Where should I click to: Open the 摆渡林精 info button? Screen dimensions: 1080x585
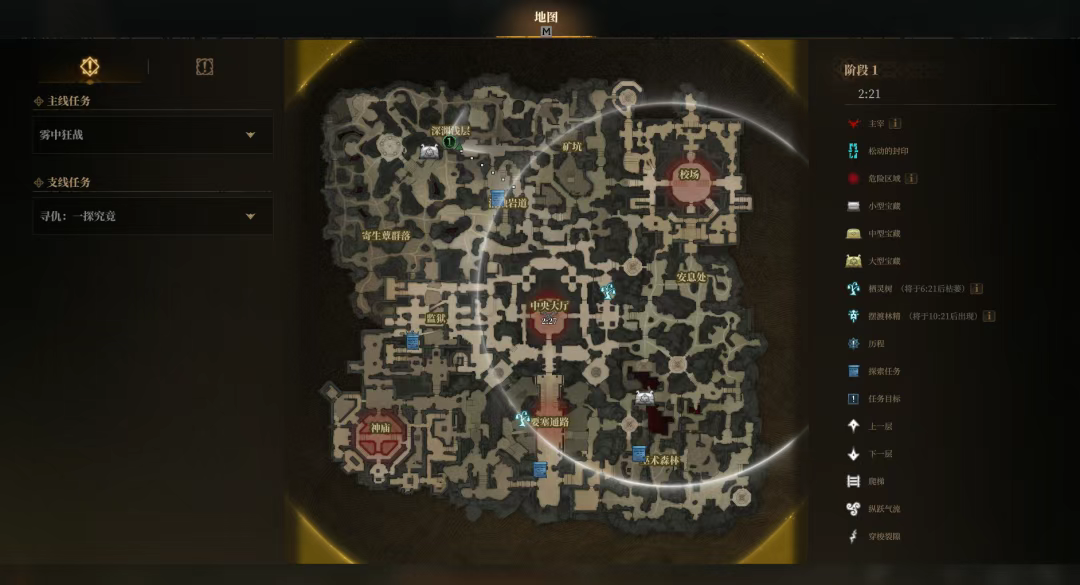(989, 316)
